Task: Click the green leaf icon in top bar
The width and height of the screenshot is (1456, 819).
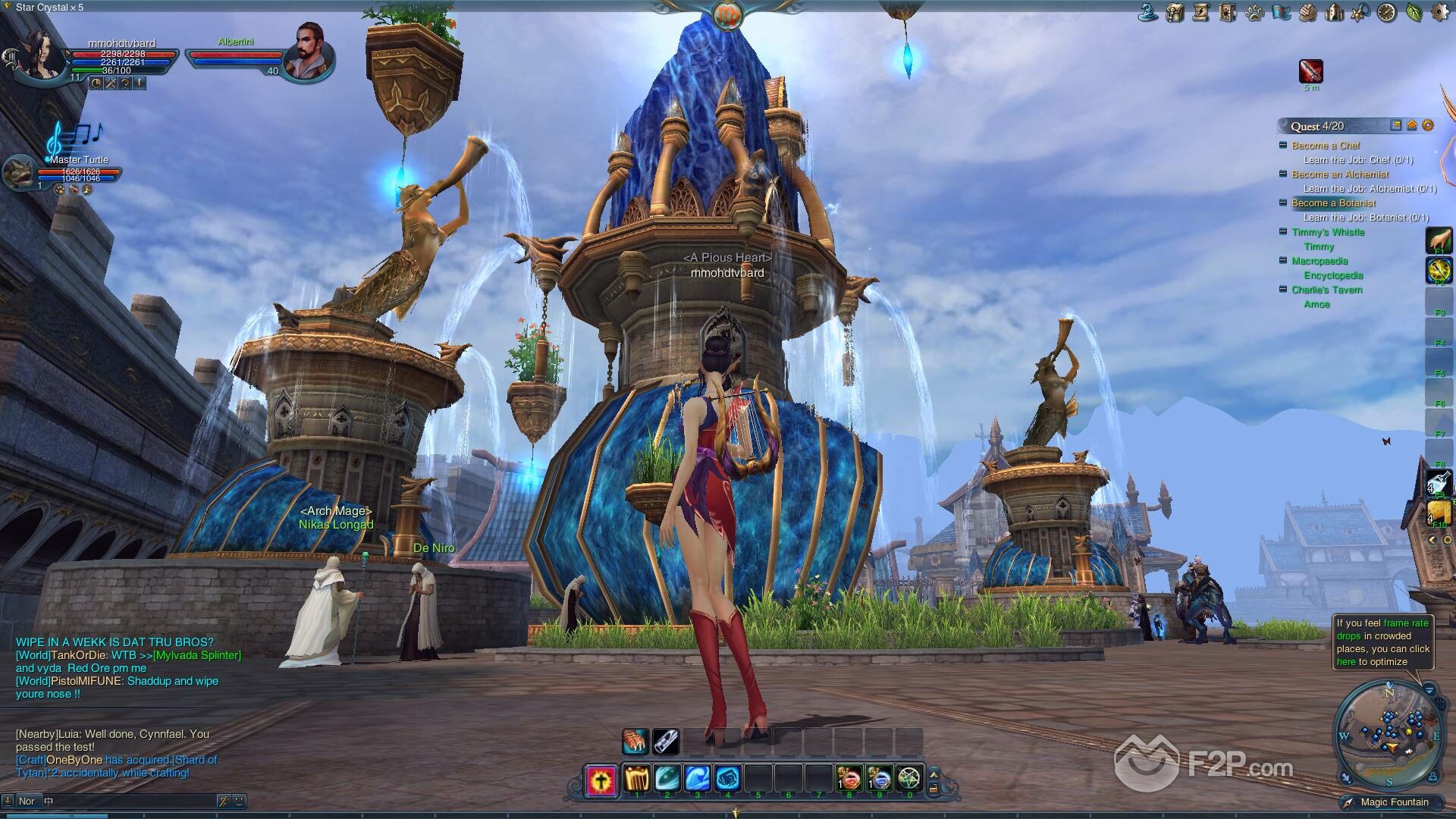Action: [1413, 12]
